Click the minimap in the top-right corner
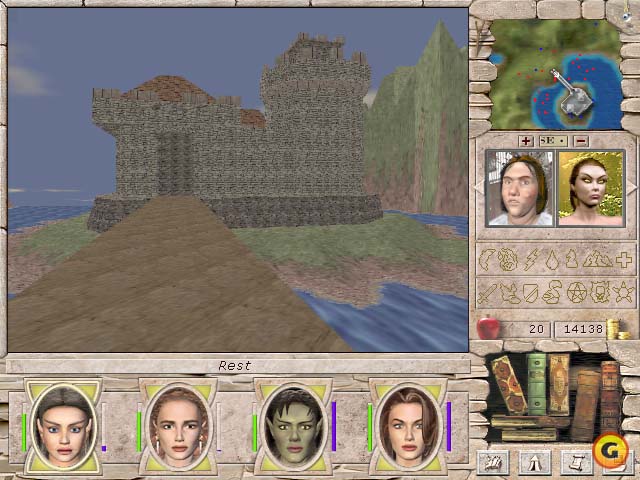640x480 pixels. click(554, 76)
